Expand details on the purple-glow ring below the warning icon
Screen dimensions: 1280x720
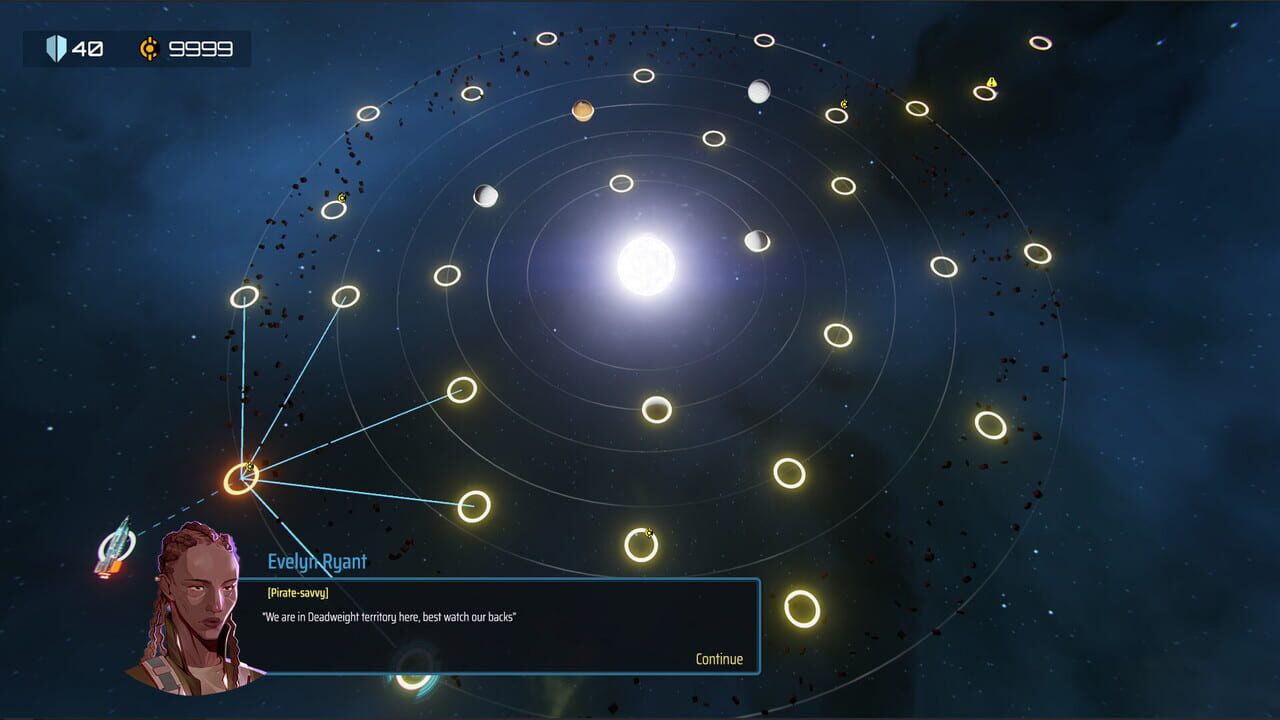[x=985, y=93]
